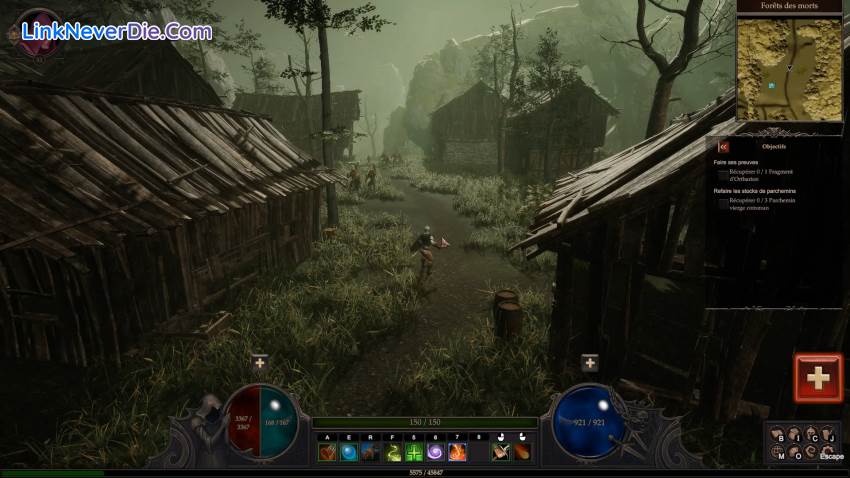Screen dimensions: 850x478
Task: Cast the purple swirl spell
Action: pyautogui.click(x=435, y=453)
